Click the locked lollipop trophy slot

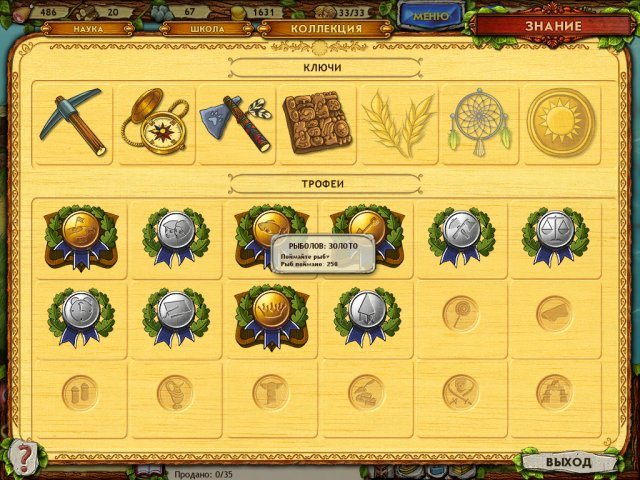[x=460, y=313]
